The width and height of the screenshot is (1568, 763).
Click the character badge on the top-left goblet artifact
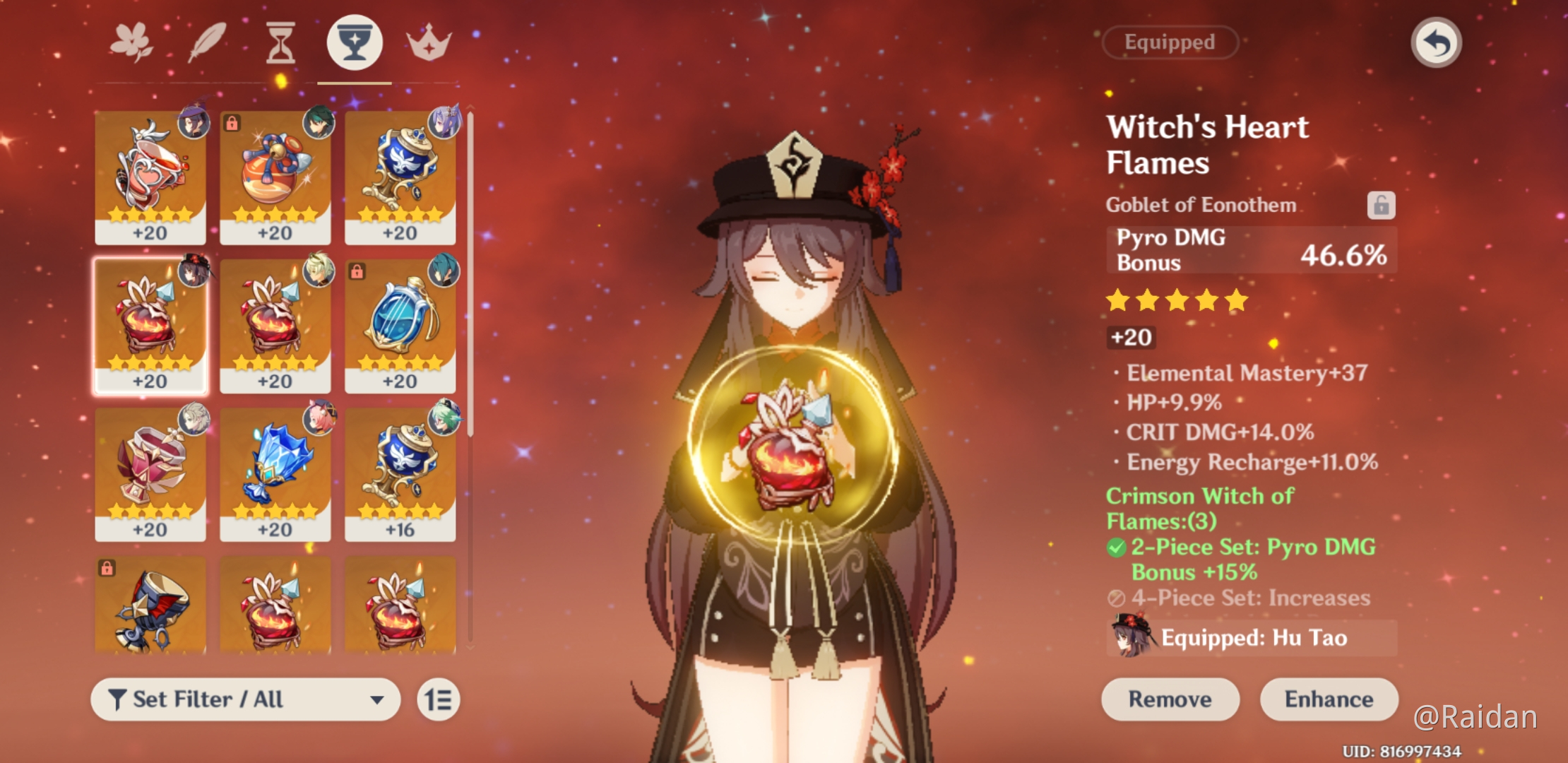[x=191, y=124]
